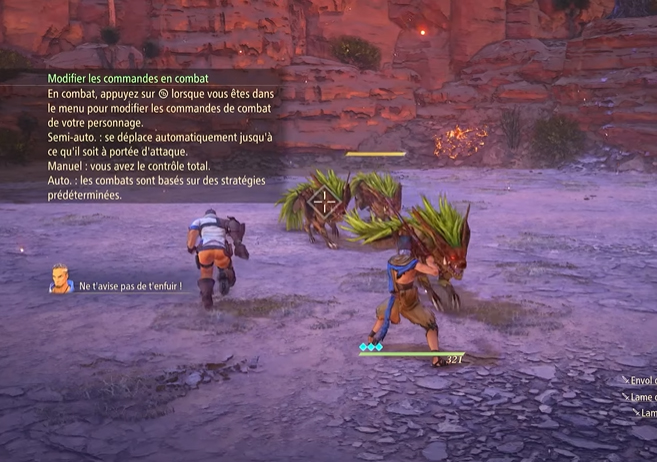Select the Envol arte in the combat list

coord(640,380)
